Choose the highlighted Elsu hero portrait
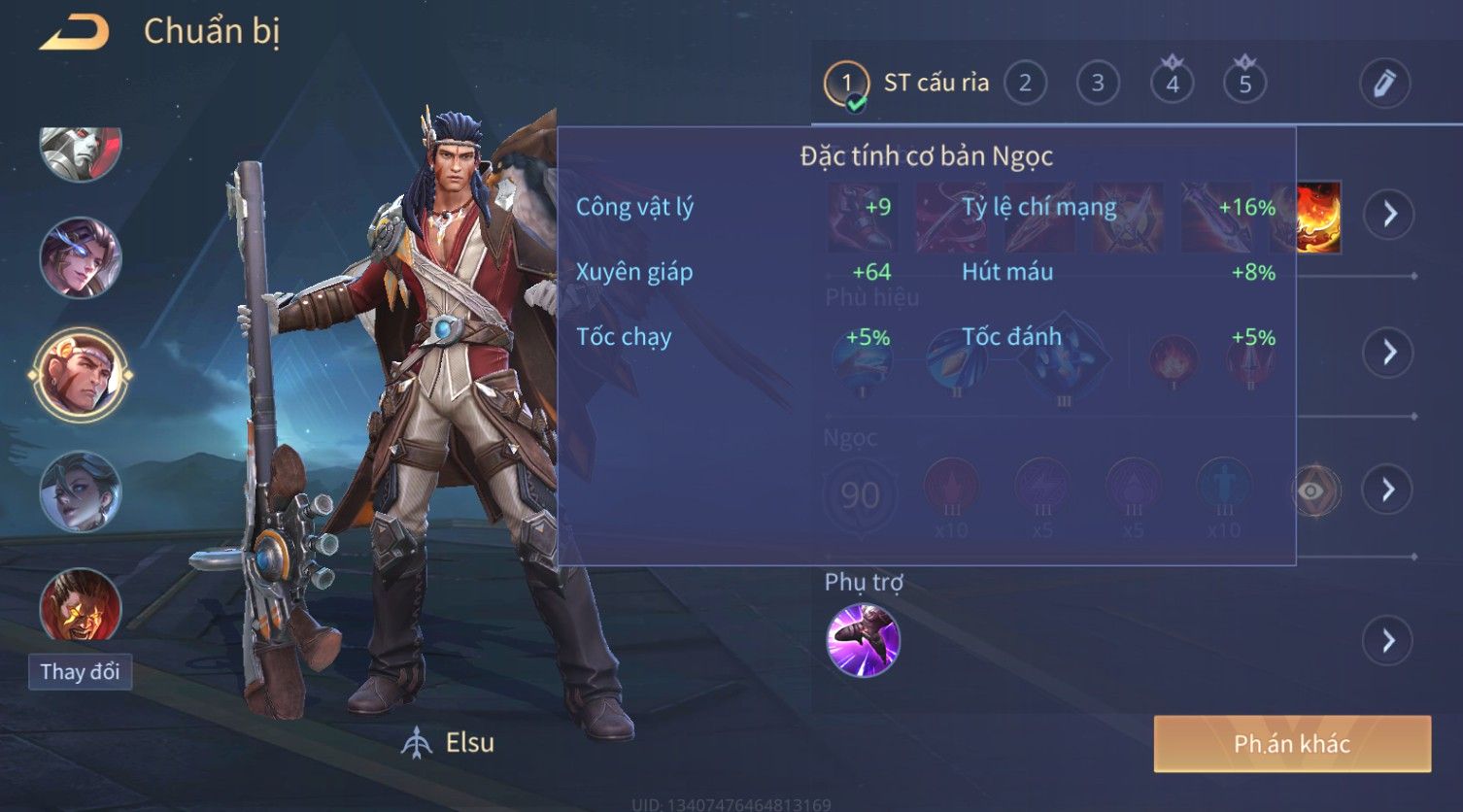Viewport: 1463px width, 812px height. 80,374
